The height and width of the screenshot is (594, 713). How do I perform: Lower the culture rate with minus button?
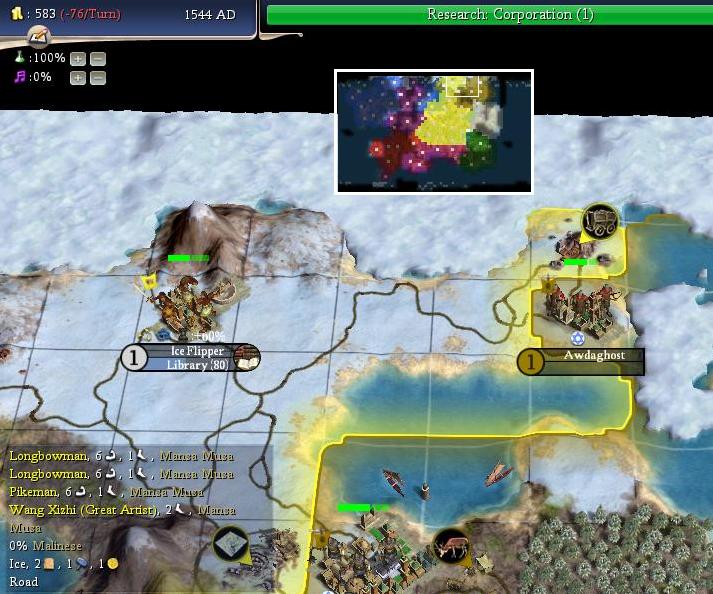pos(97,77)
